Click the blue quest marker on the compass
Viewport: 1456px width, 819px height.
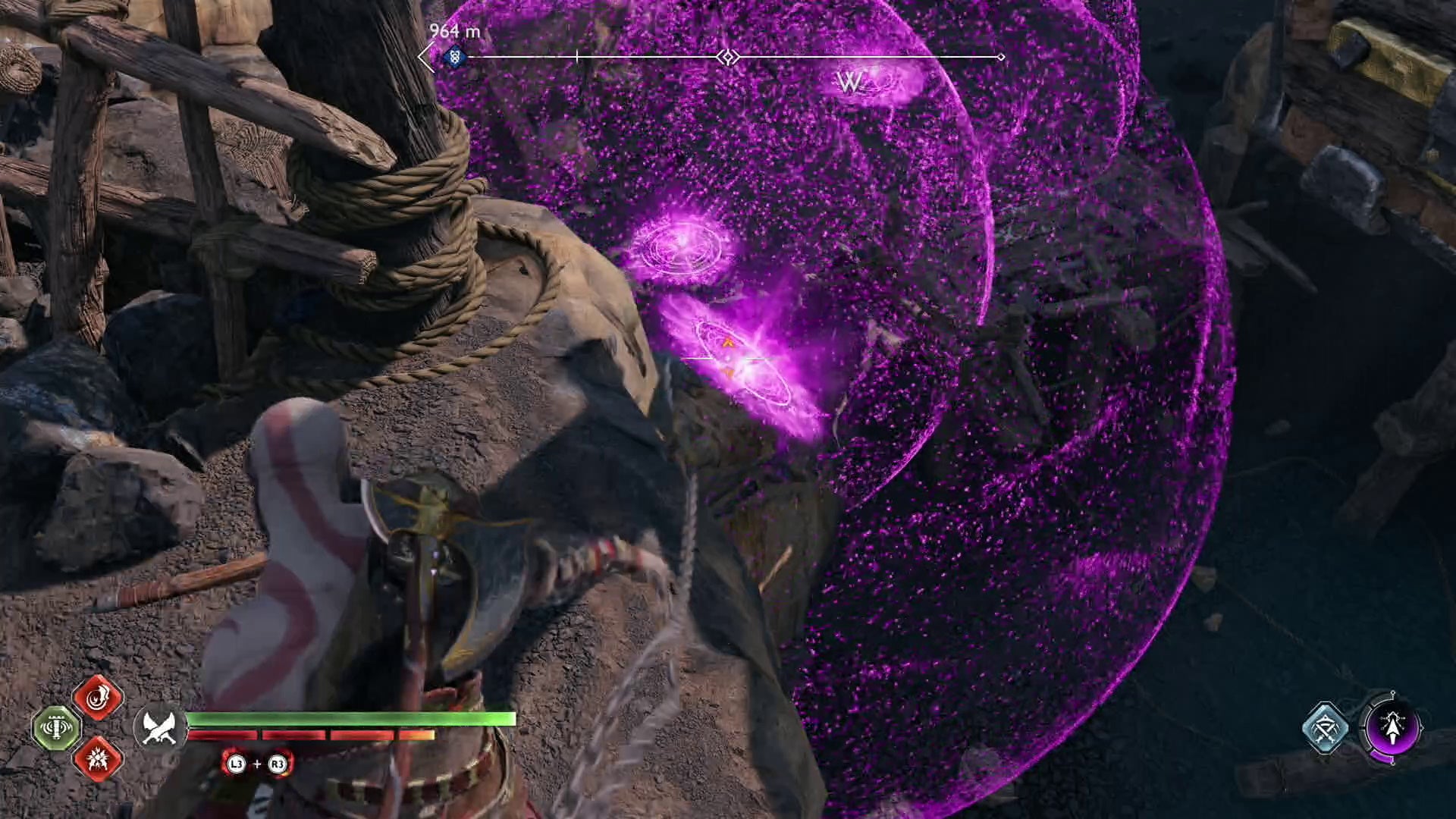[453, 55]
